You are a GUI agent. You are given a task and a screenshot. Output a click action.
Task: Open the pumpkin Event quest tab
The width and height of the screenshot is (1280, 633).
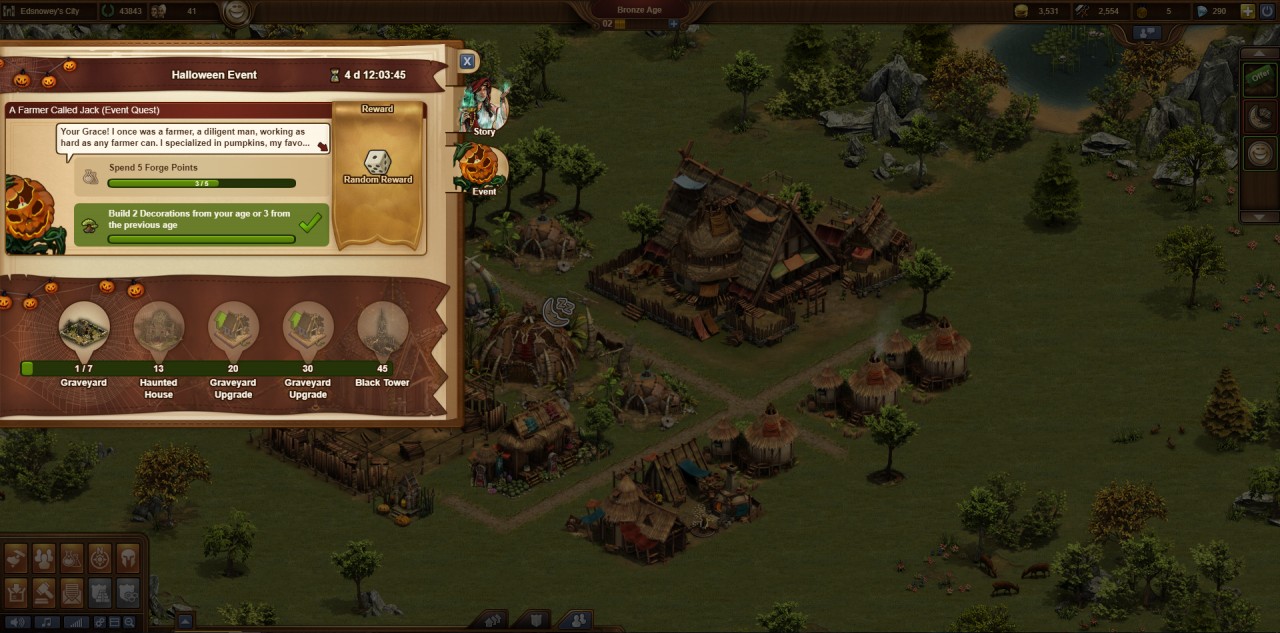(478, 168)
